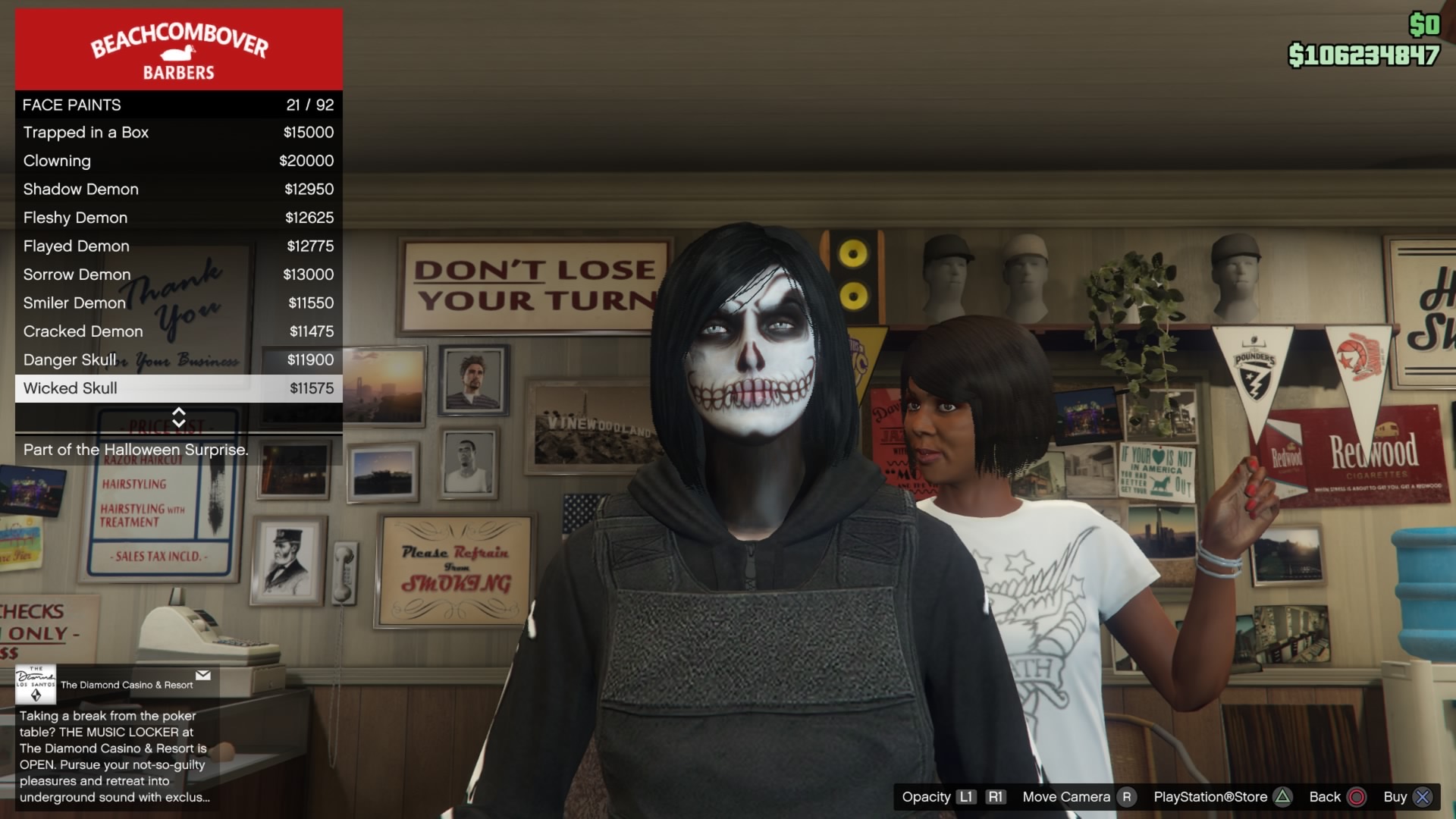Pick the Smiler Demon option
Image resolution: width=1456 pixels, height=819 pixels.
pyautogui.click(x=178, y=303)
